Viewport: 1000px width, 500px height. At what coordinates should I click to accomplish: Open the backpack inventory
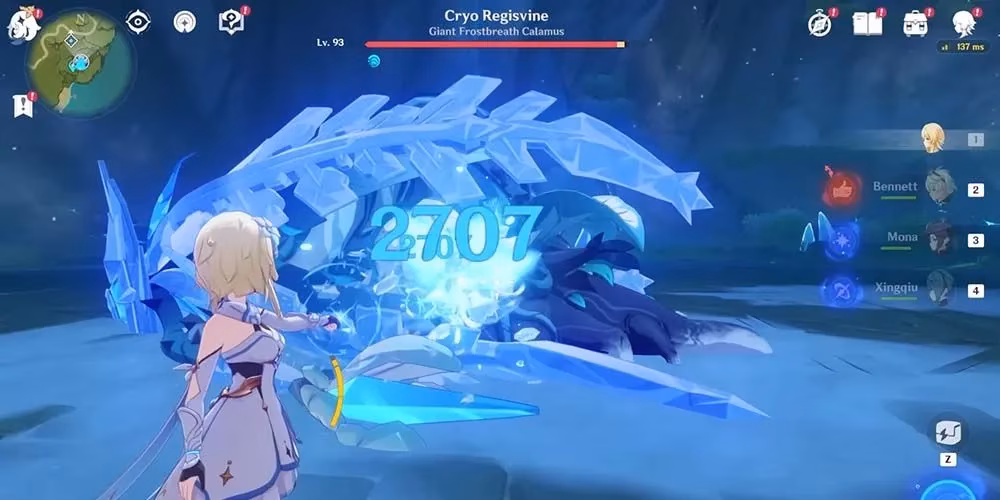[x=915, y=24]
